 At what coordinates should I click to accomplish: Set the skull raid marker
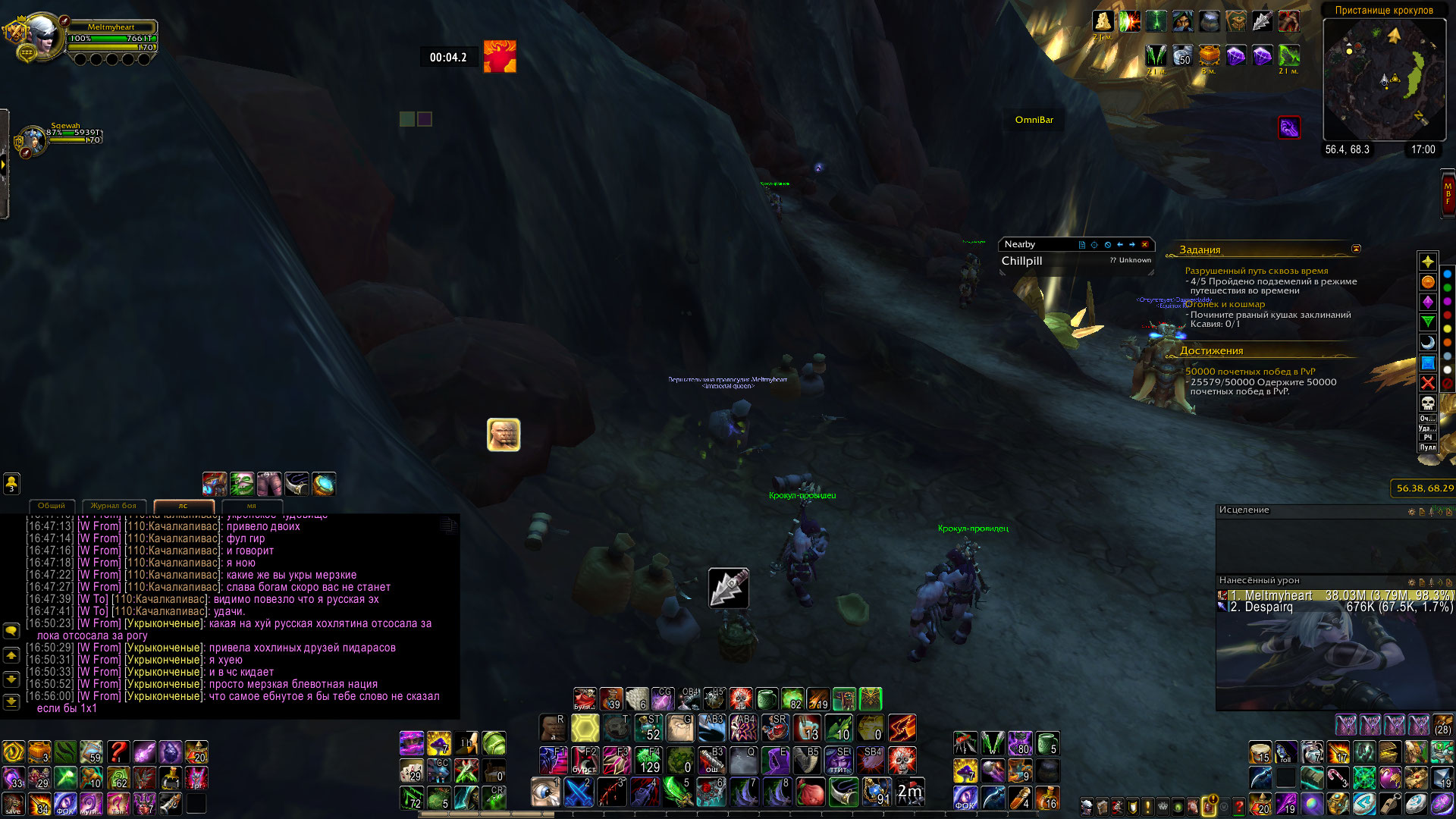pos(1428,402)
